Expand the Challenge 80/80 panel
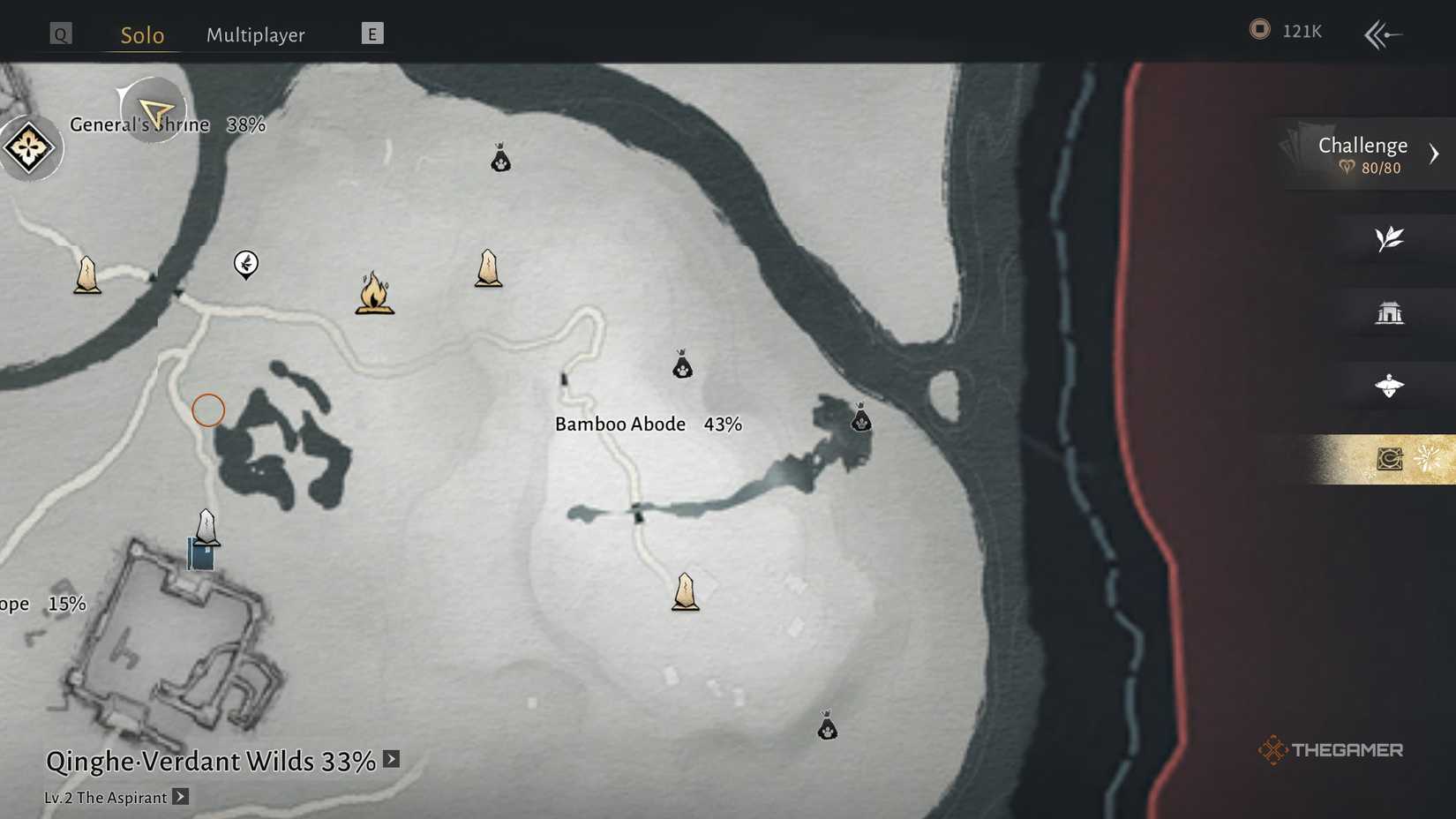The width and height of the screenshot is (1456, 819). [1363, 154]
